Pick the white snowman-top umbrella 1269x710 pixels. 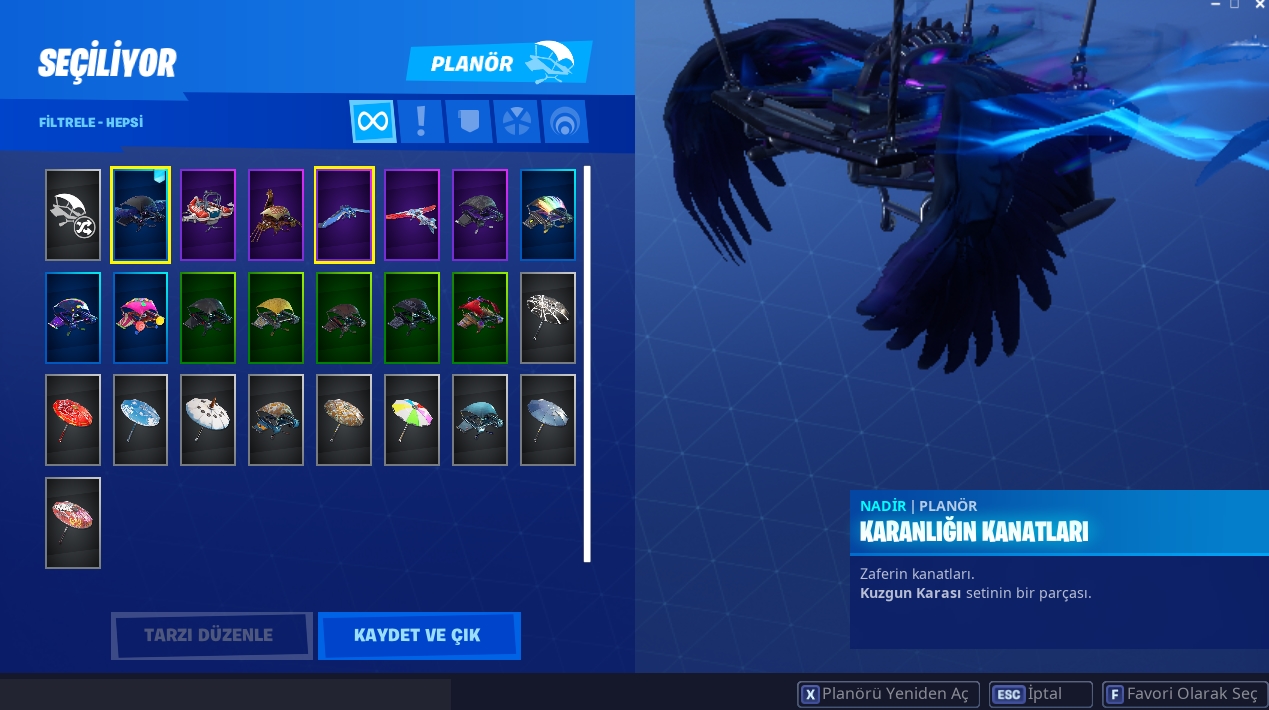coord(208,420)
